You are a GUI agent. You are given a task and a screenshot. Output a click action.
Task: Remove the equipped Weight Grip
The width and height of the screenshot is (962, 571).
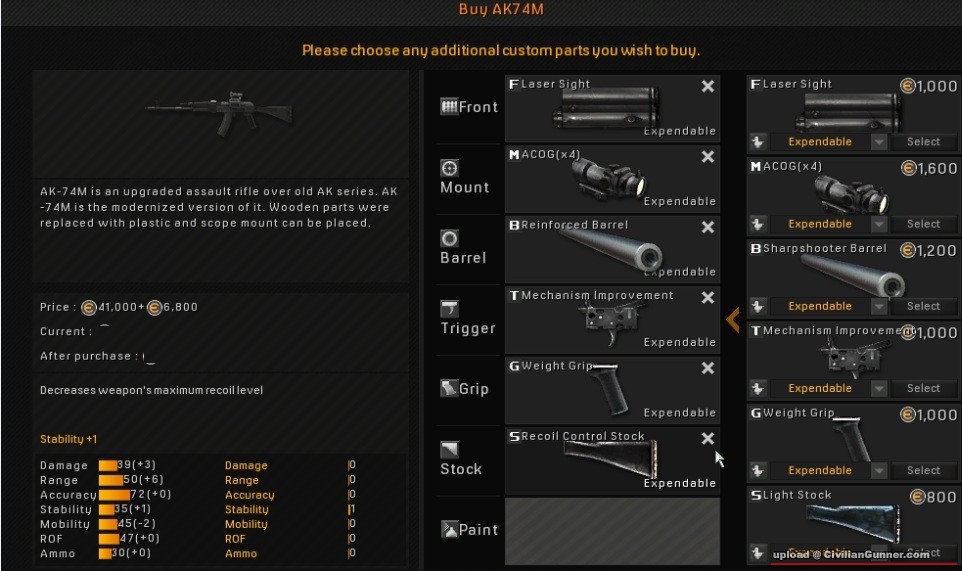pyautogui.click(x=708, y=368)
